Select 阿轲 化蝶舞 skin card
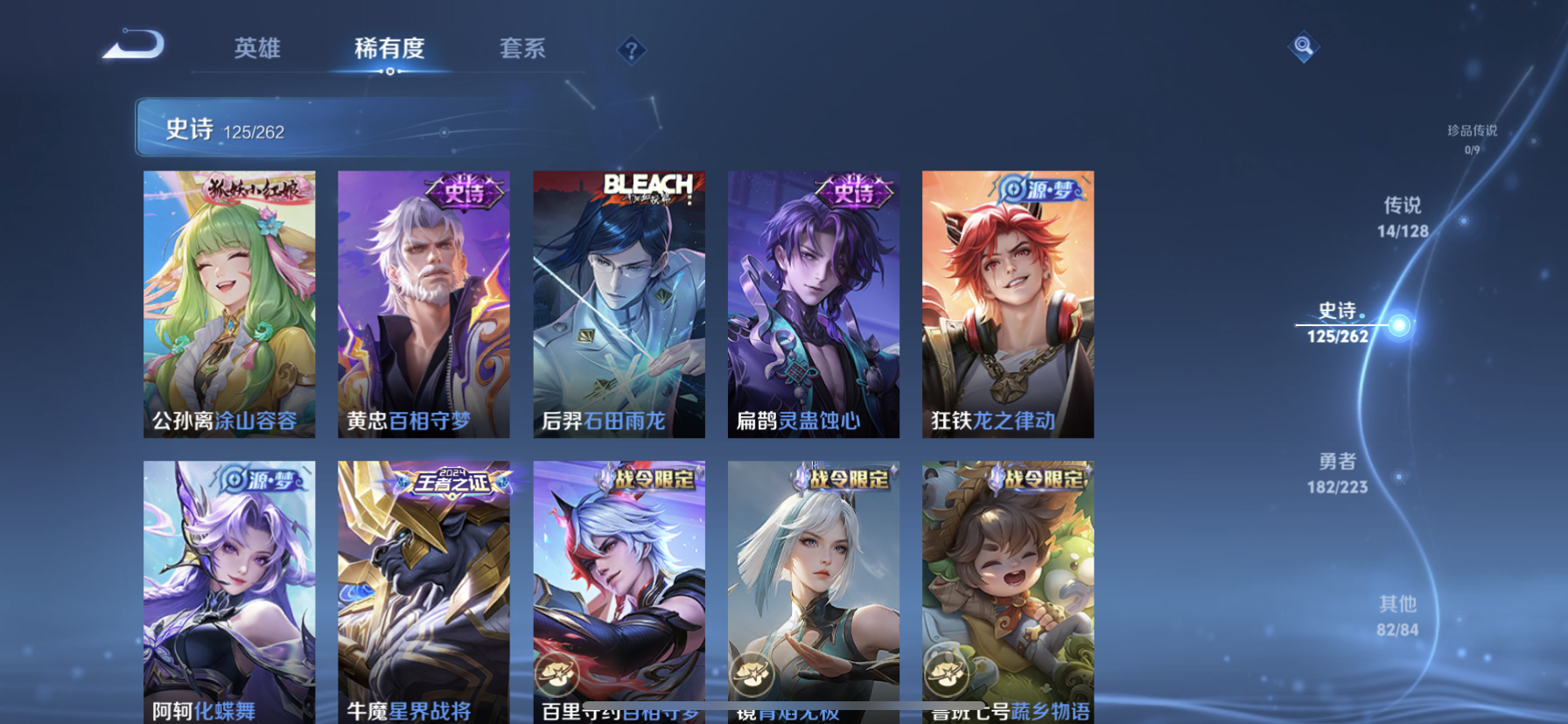1568x724 pixels. pyautogui.click(x=229, y=590)
